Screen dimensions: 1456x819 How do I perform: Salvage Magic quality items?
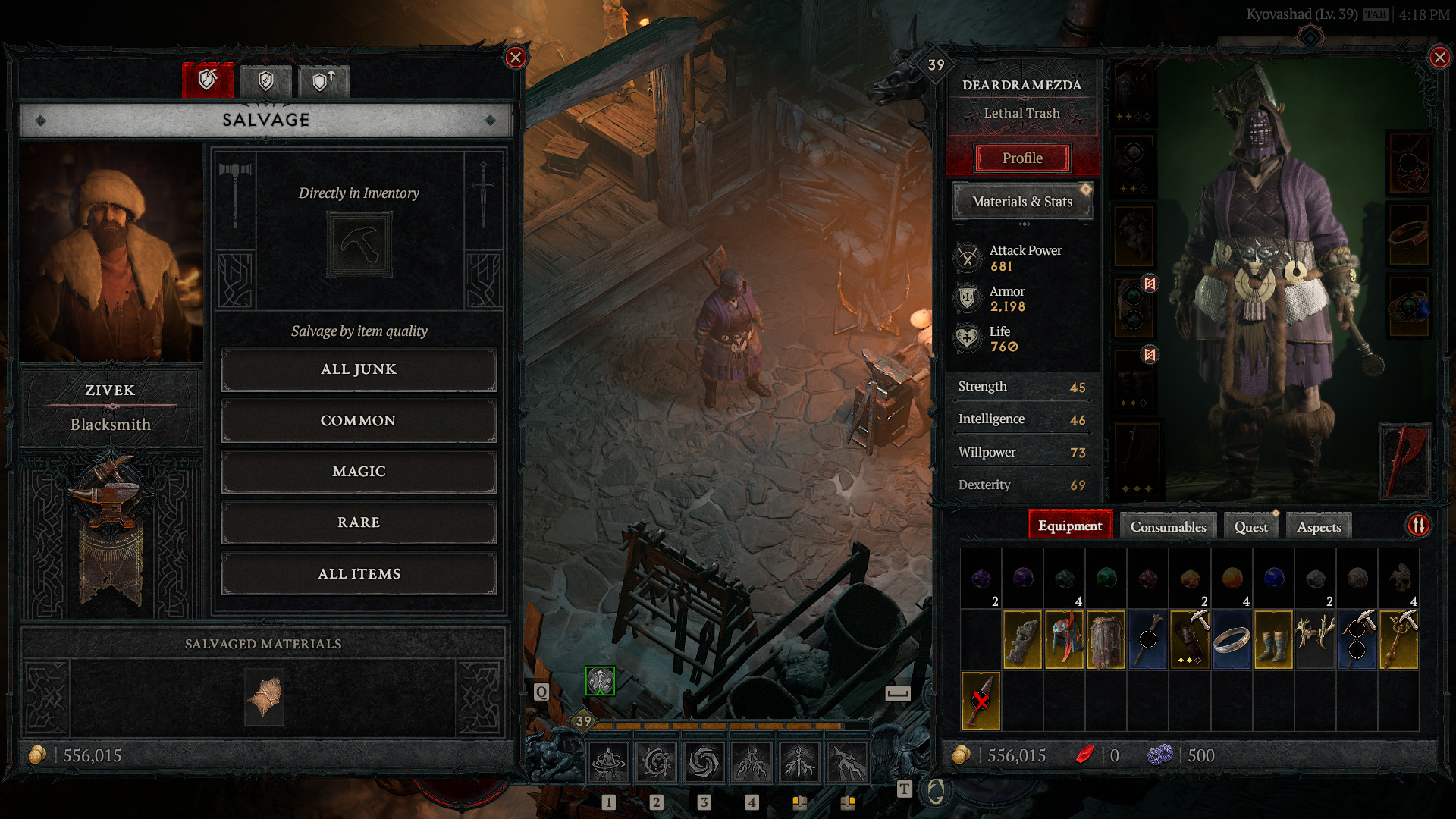pos(359,472)
